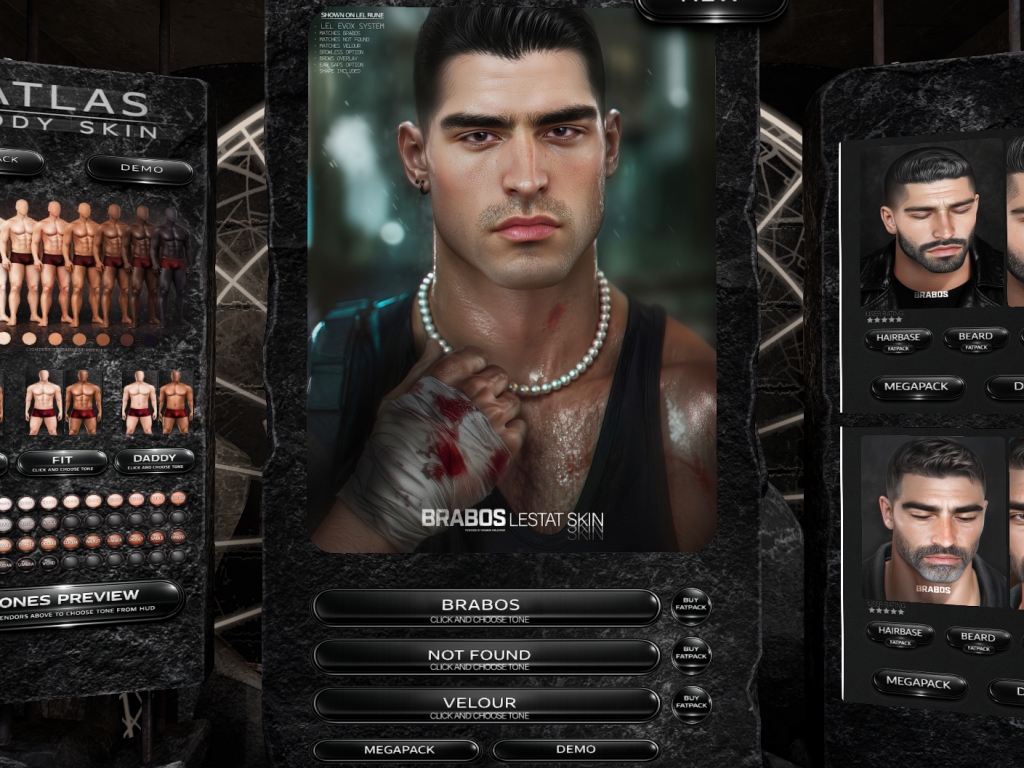1024x768 pixels.
Task: Open the Lestat Skin MEGAPACK option
Action: tap(397, 750)
